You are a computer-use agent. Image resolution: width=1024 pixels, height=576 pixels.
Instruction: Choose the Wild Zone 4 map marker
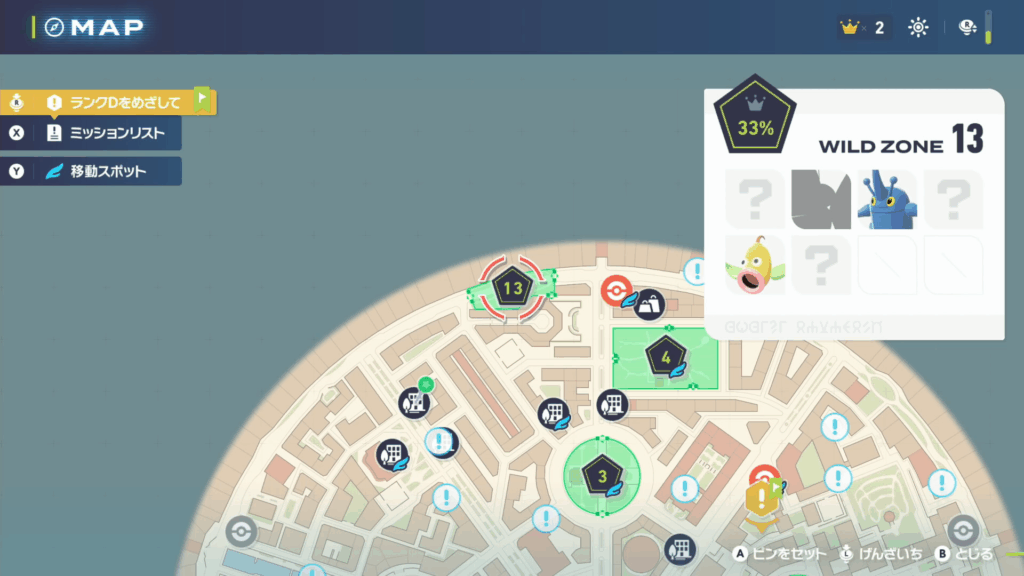tap(665, 356)
